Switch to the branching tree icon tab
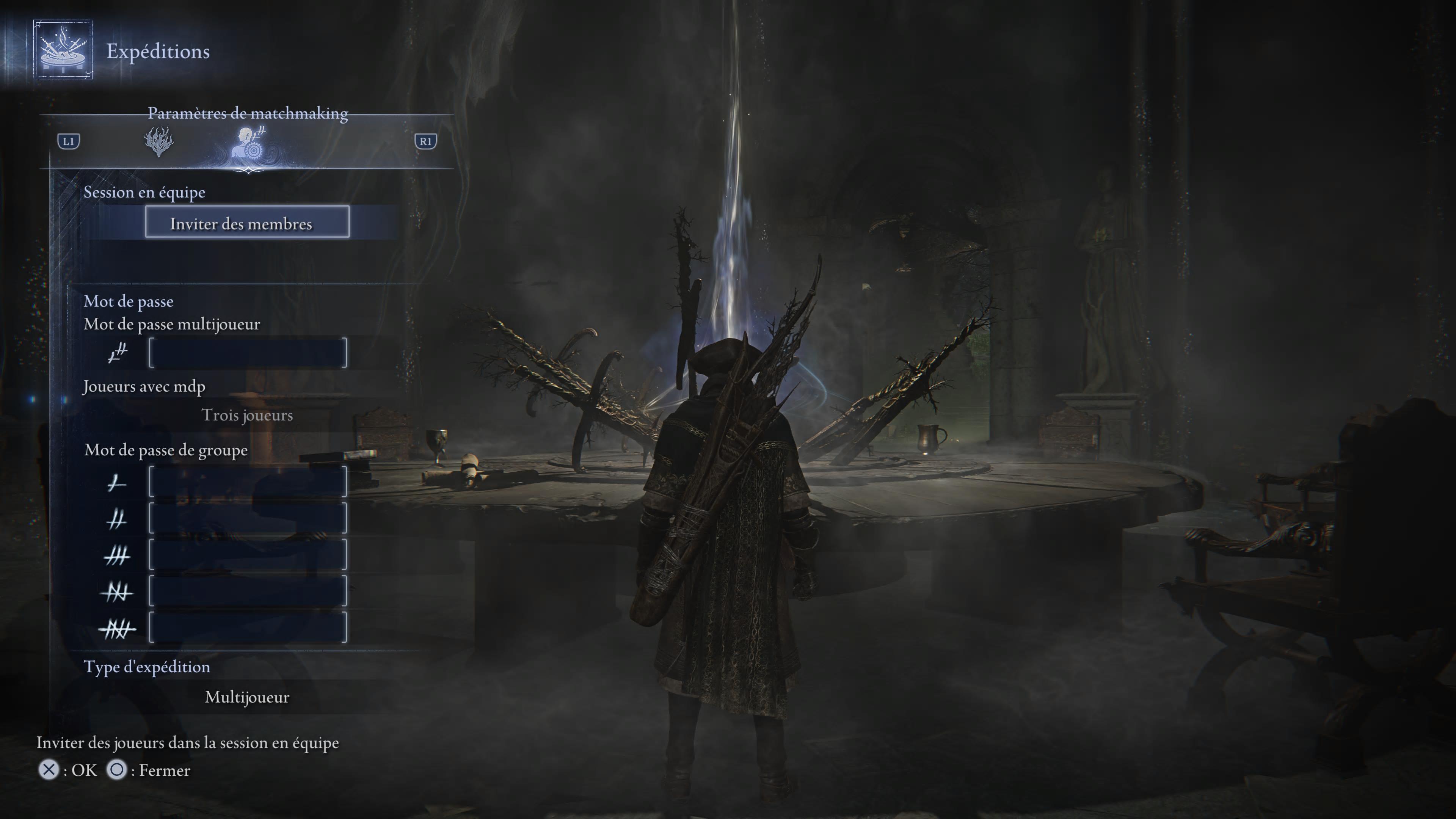 pyautogui.click(x=159, y=141)
